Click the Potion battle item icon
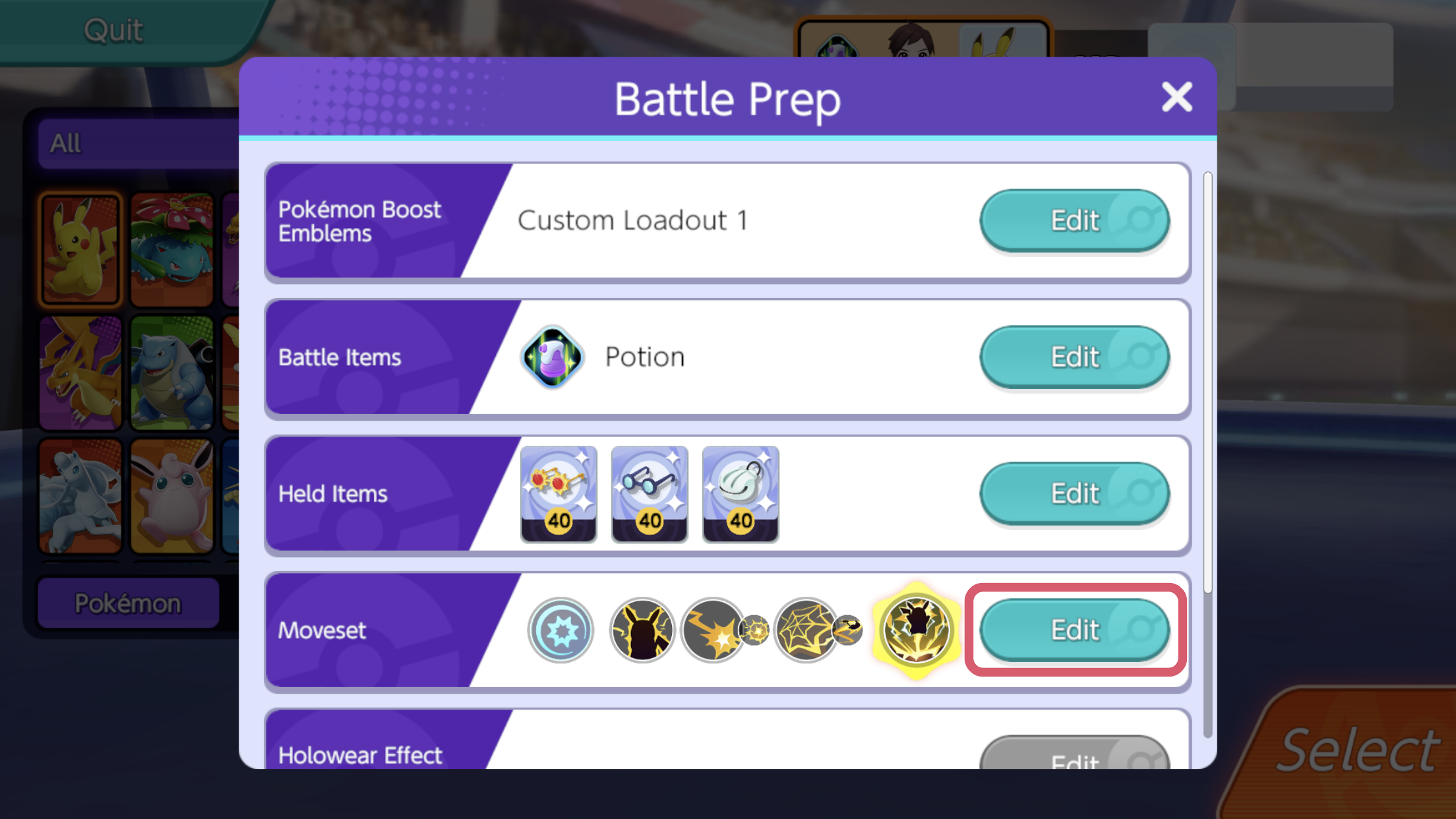 [551, 357]
